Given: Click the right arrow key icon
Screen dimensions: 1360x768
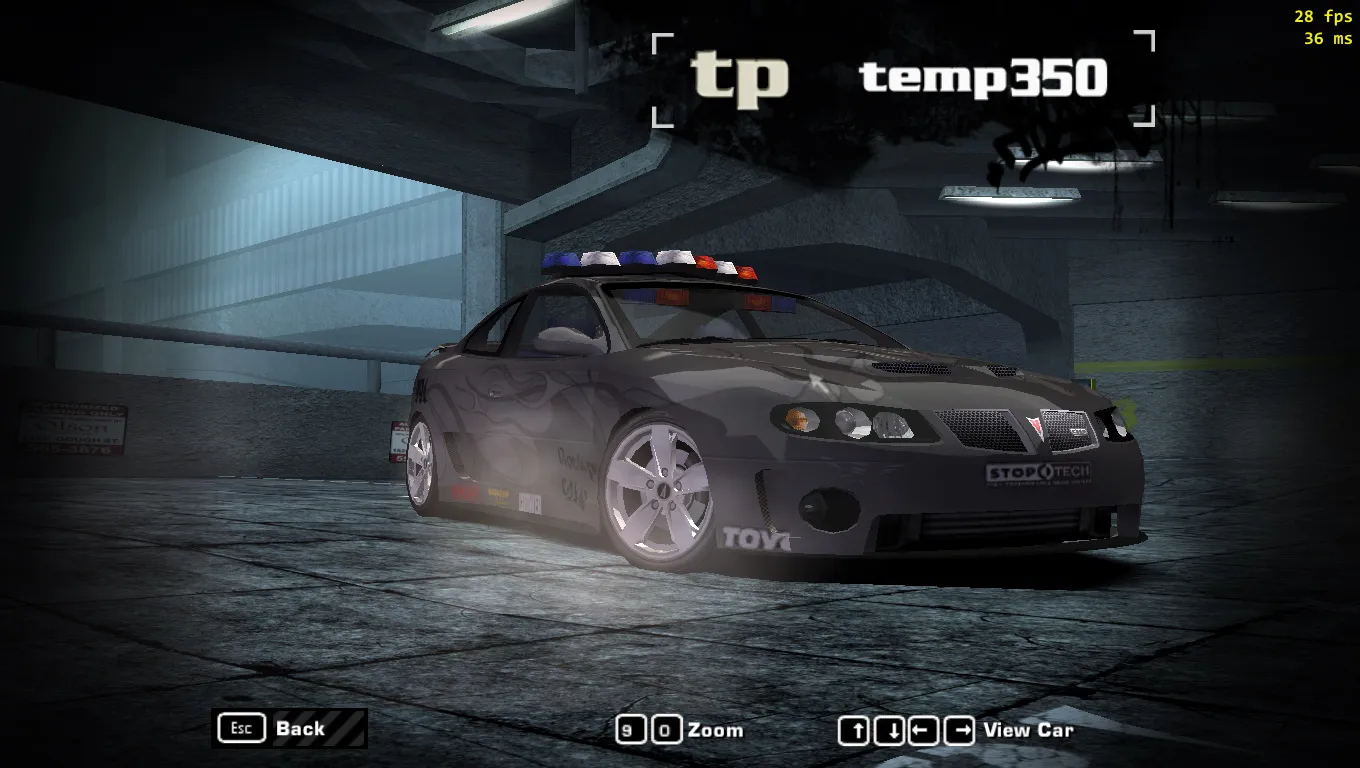Looking at the screenshot, I should (956, 731).
